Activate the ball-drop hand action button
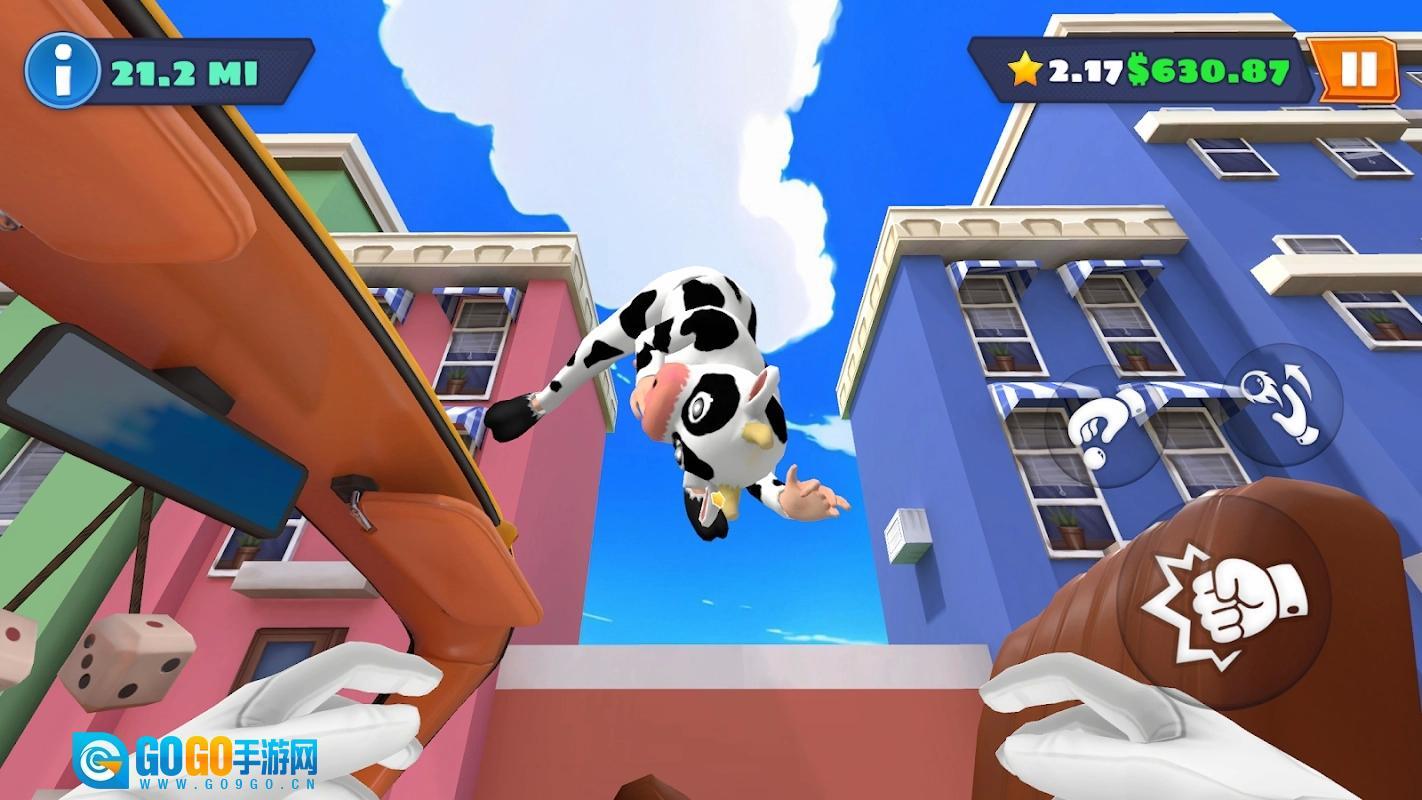The width and height of the screenshot is (1422, 800). click(1107, 426)
